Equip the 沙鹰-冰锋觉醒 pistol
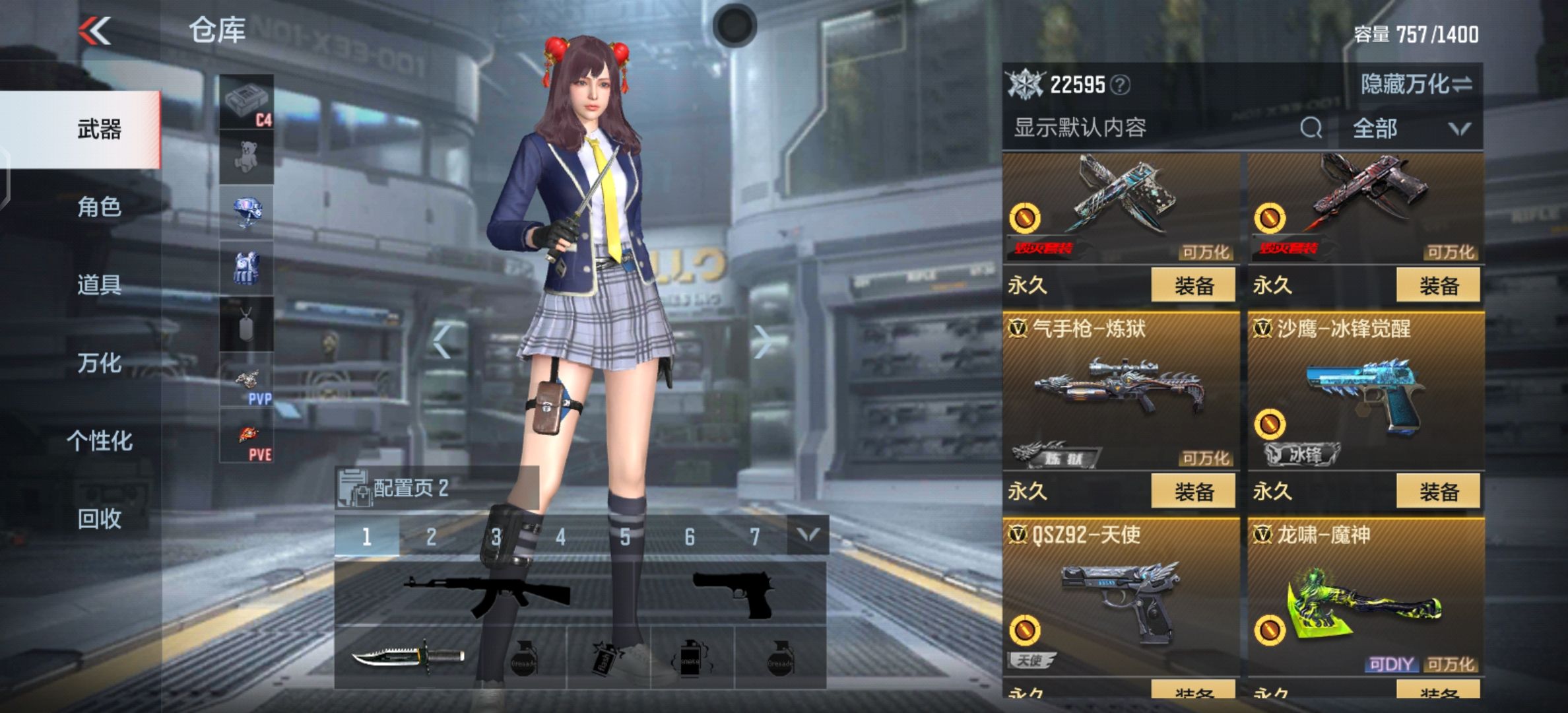 1438,492
